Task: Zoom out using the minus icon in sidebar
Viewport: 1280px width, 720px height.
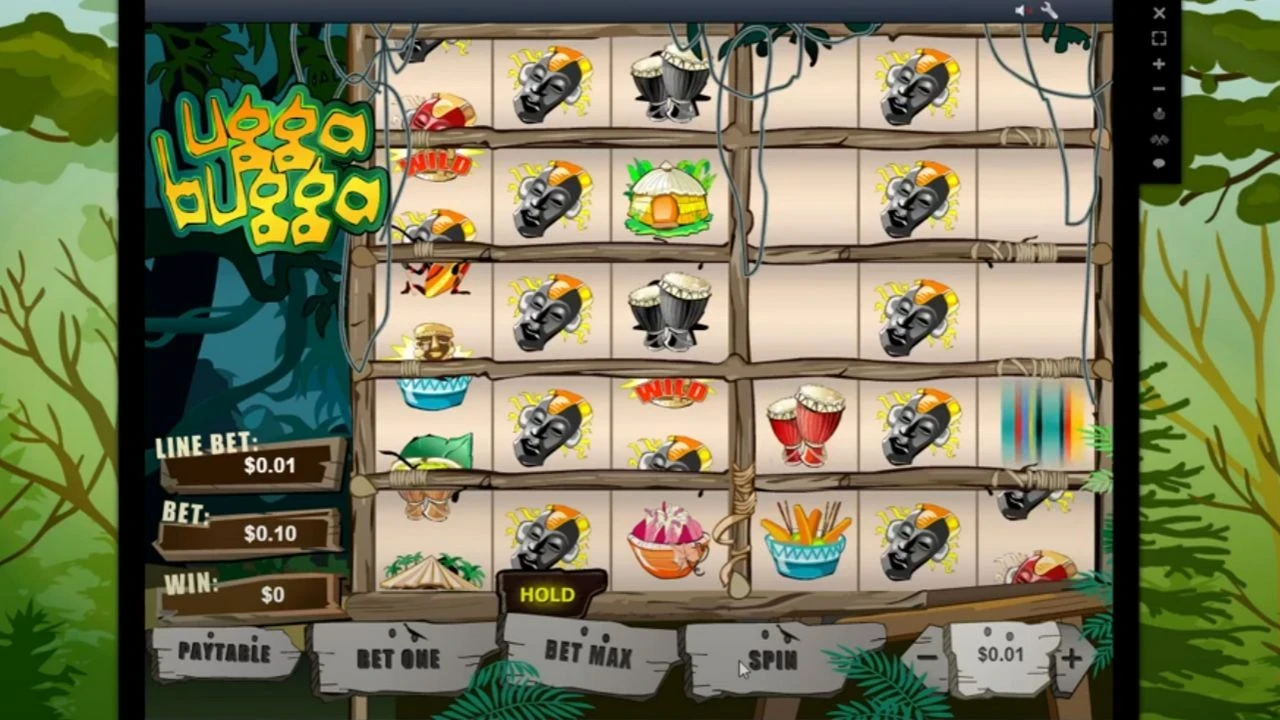Action: coord(1158,89)
